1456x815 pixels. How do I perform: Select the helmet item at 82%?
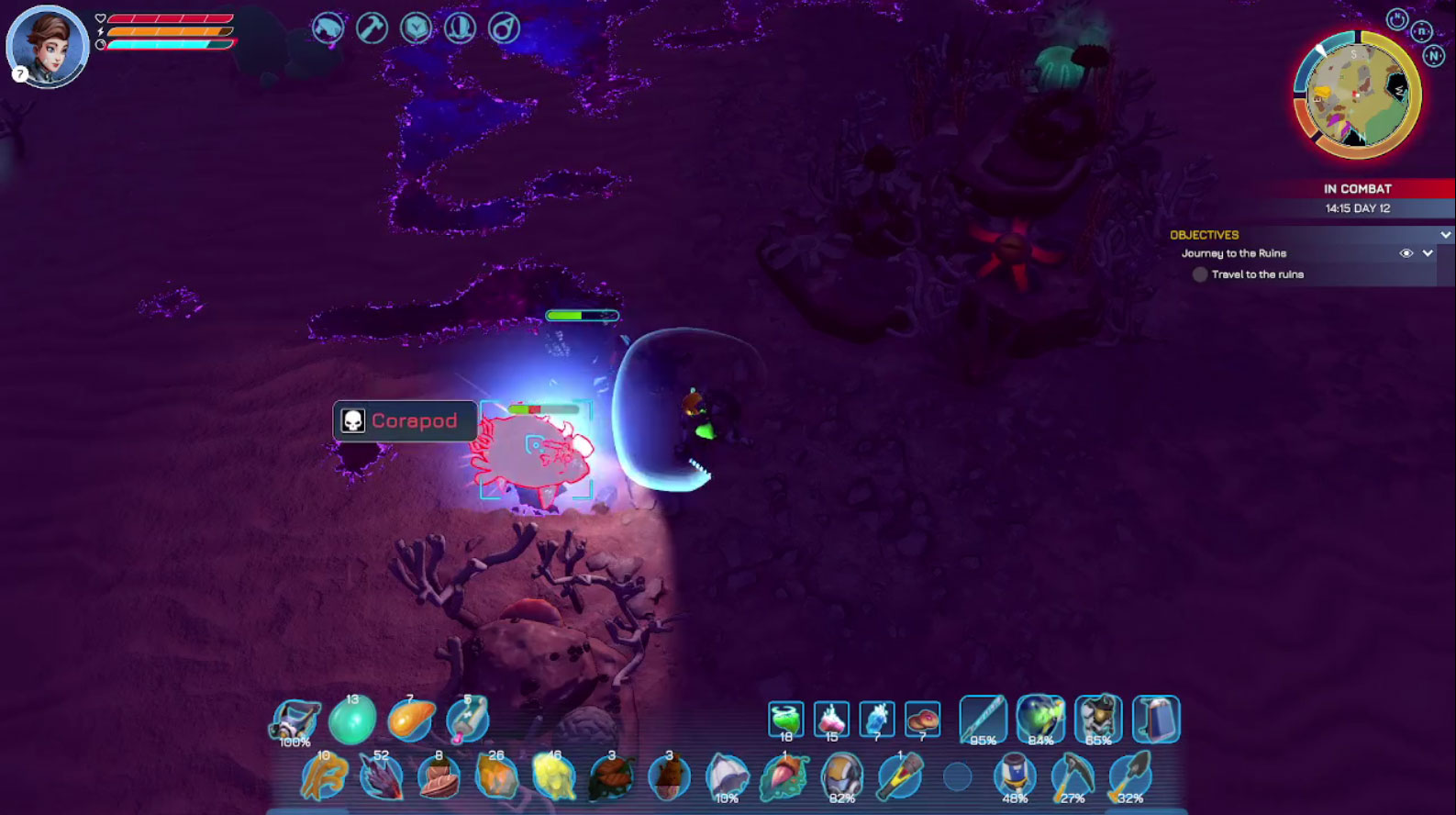(841, 776)
